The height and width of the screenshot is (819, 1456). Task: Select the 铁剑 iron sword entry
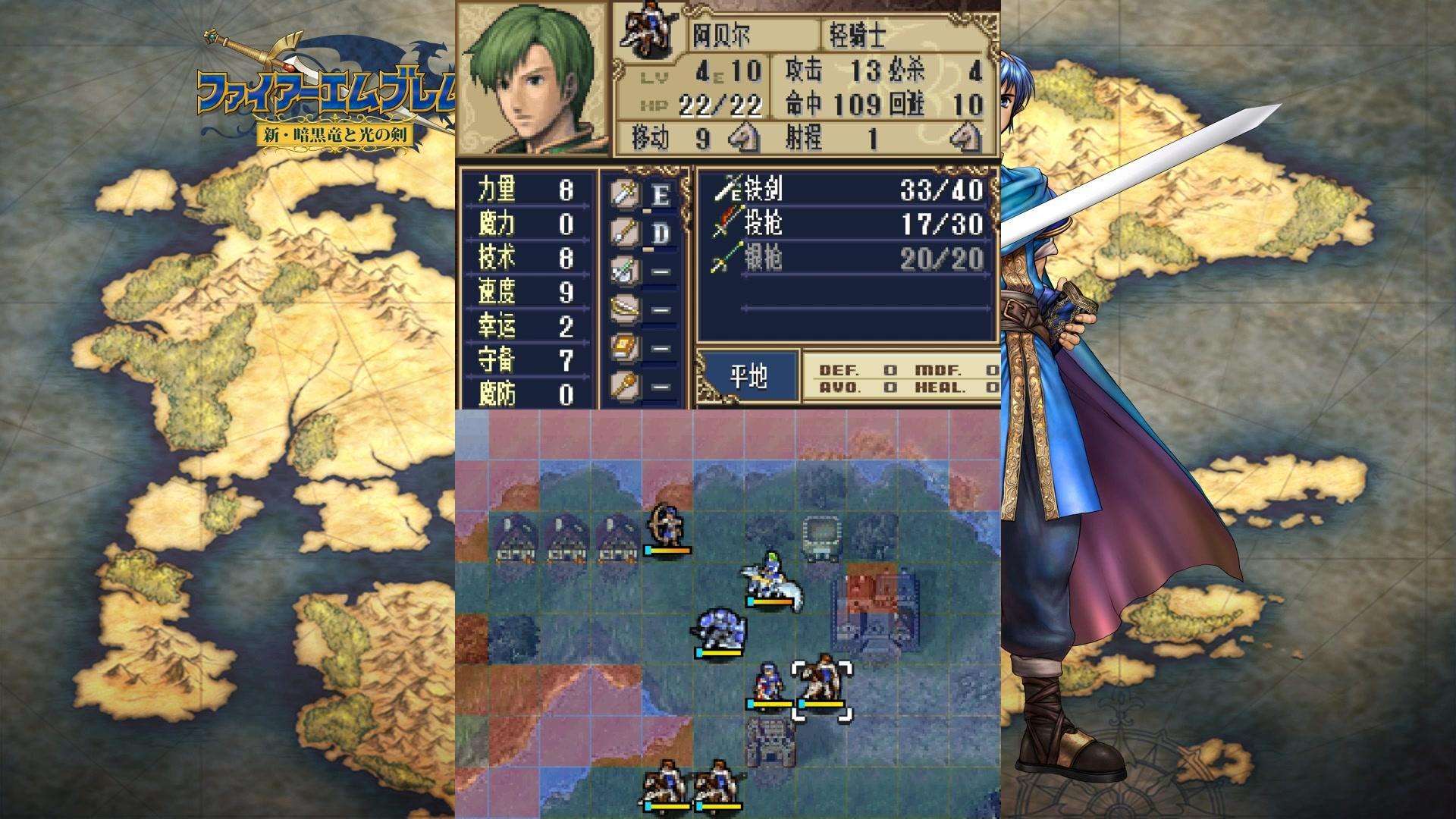click(848, 190)
